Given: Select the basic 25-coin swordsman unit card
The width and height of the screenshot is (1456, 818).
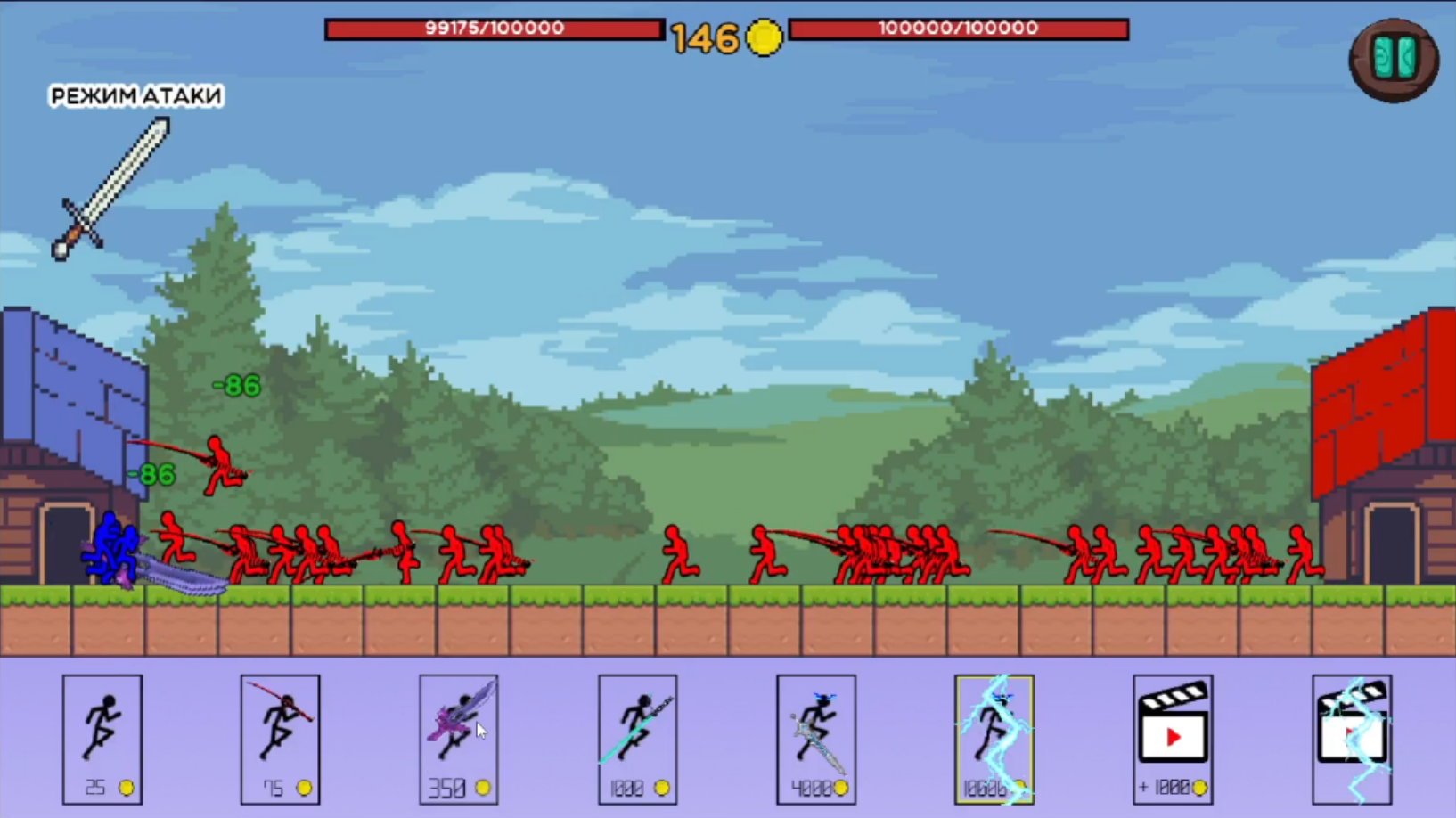Looking at the screenshot, I should tap(102, 738).
